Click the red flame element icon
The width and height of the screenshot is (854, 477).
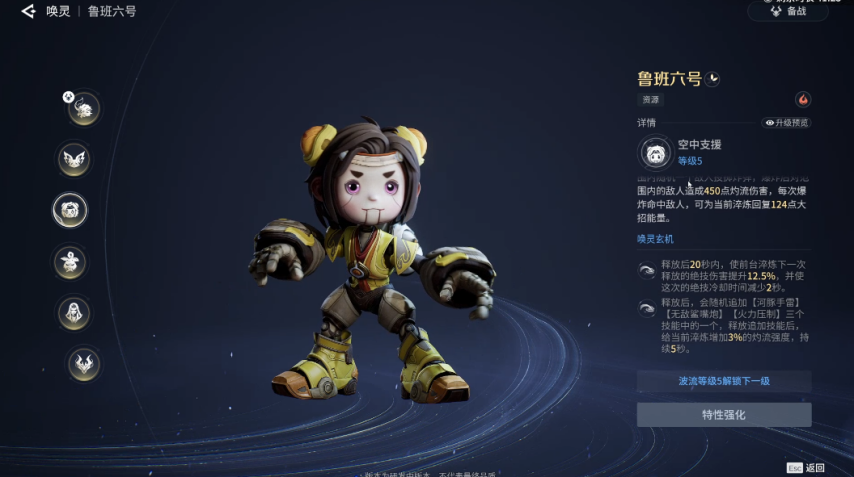click(802, 100)
